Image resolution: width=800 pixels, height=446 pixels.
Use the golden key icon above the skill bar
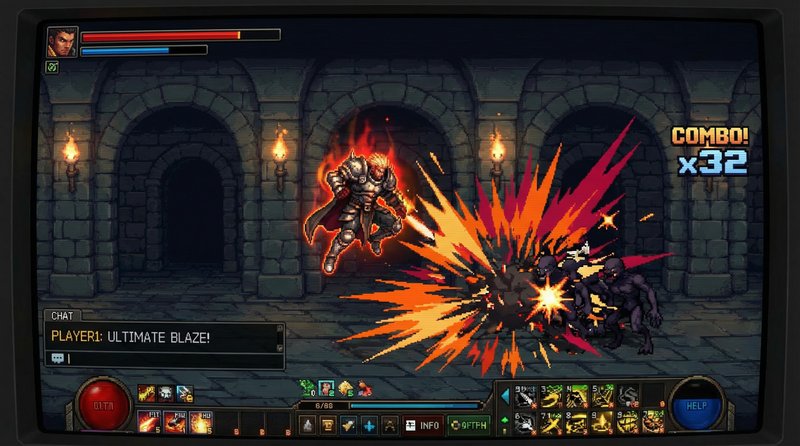146,393
